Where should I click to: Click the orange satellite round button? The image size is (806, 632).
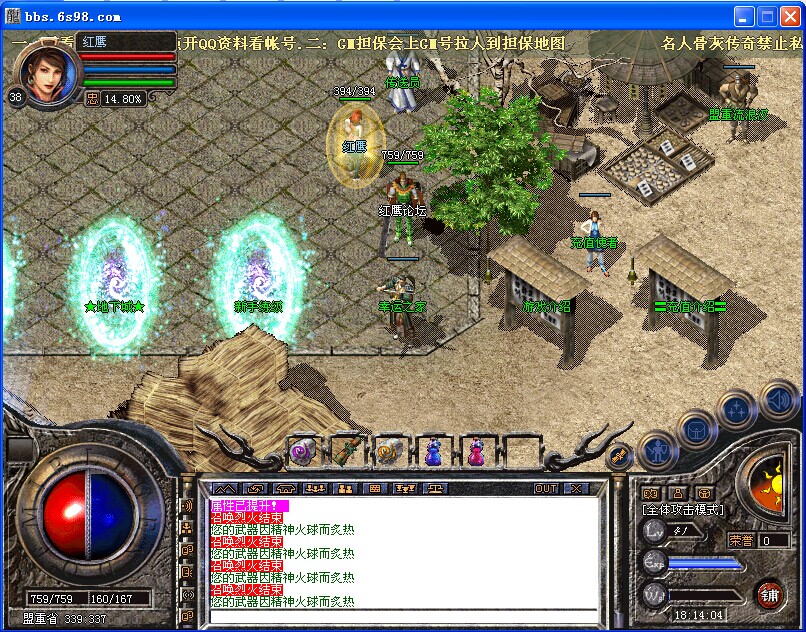coord(620,455)
